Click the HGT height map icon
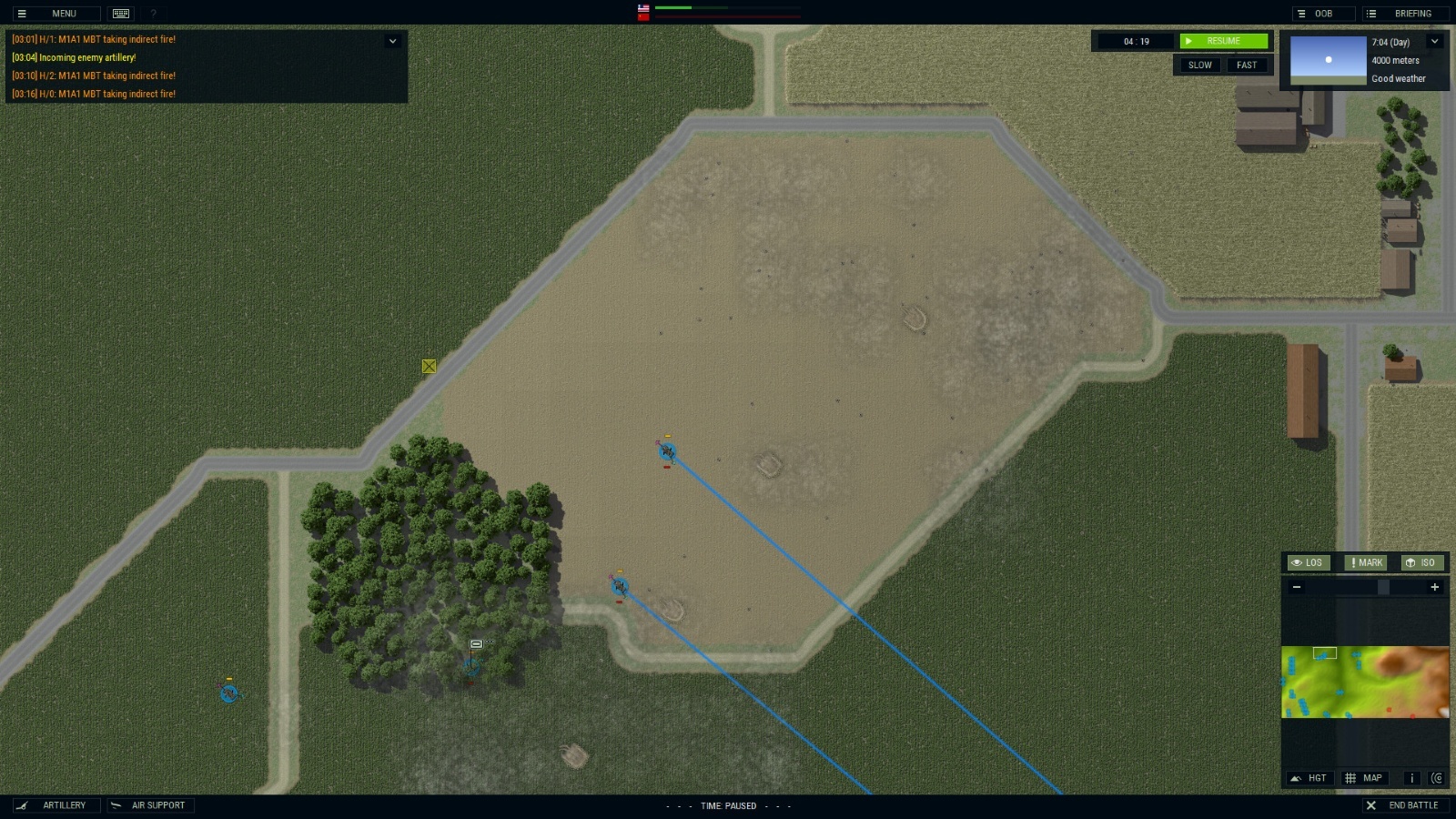1456x819 pixels. [x=1309, y=778]
